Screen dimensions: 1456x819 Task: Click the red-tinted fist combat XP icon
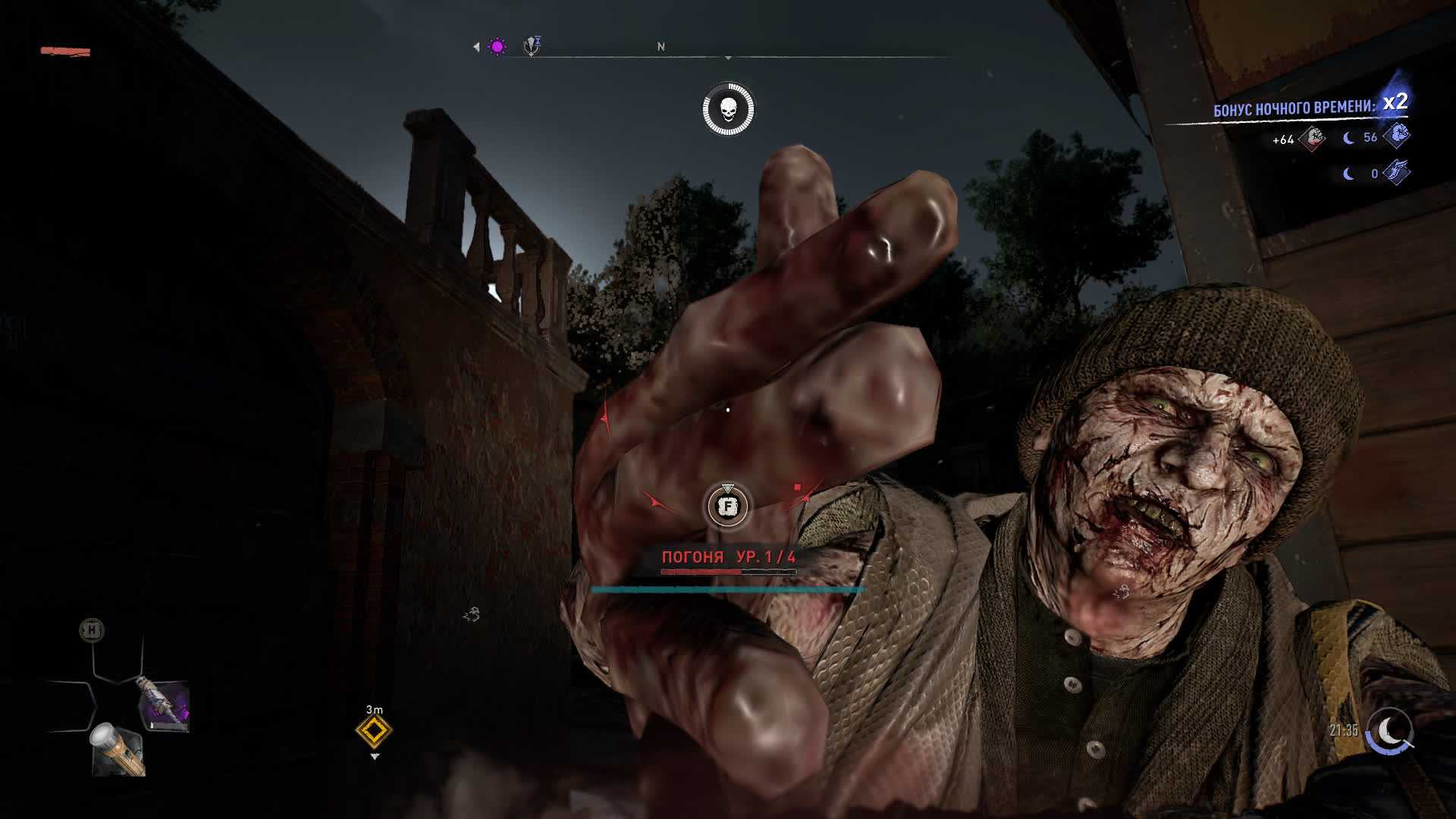pyautogui.click(x=1313, y=138)
